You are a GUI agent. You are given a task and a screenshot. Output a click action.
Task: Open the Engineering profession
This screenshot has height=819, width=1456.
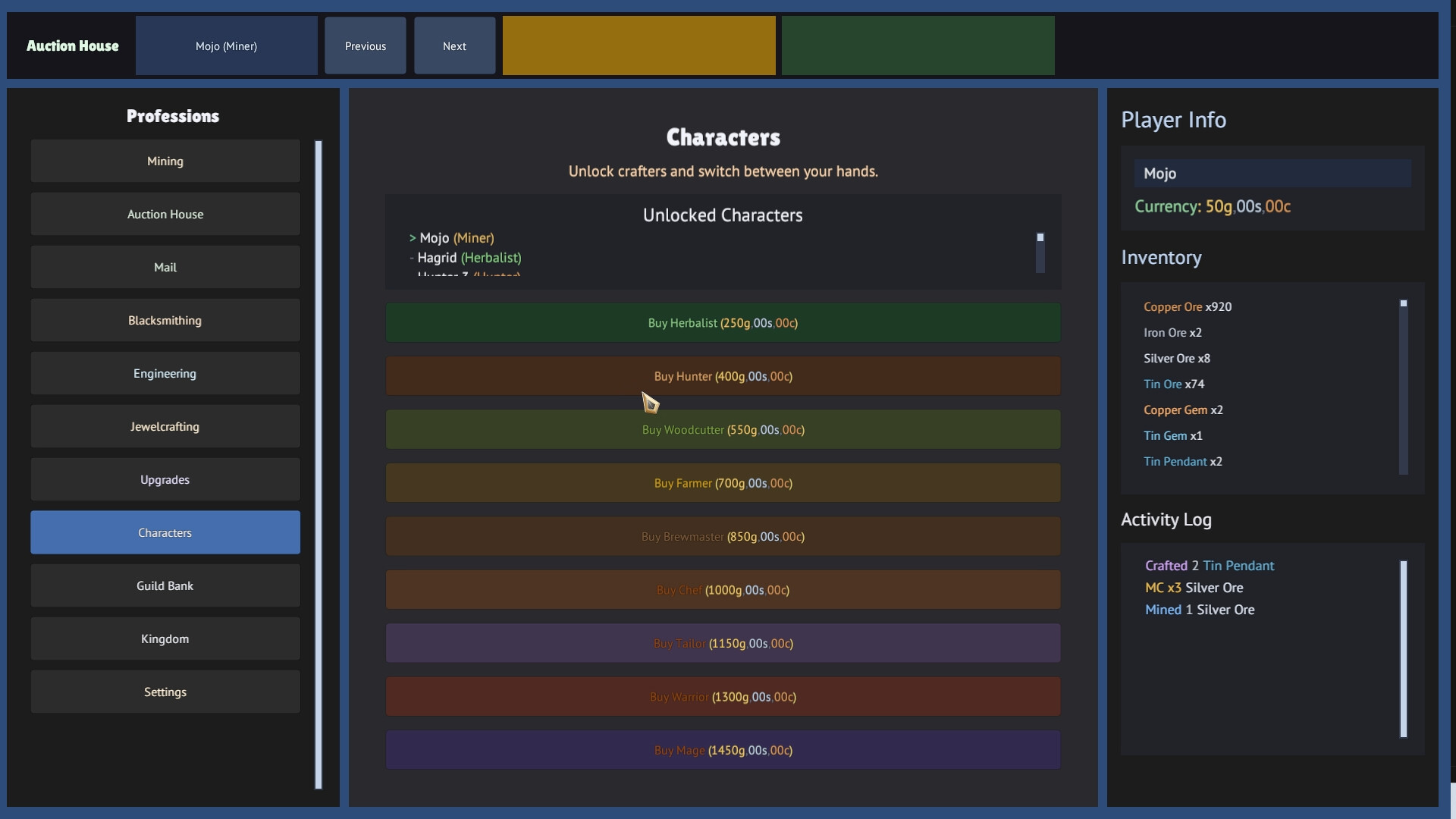point(165,373)
